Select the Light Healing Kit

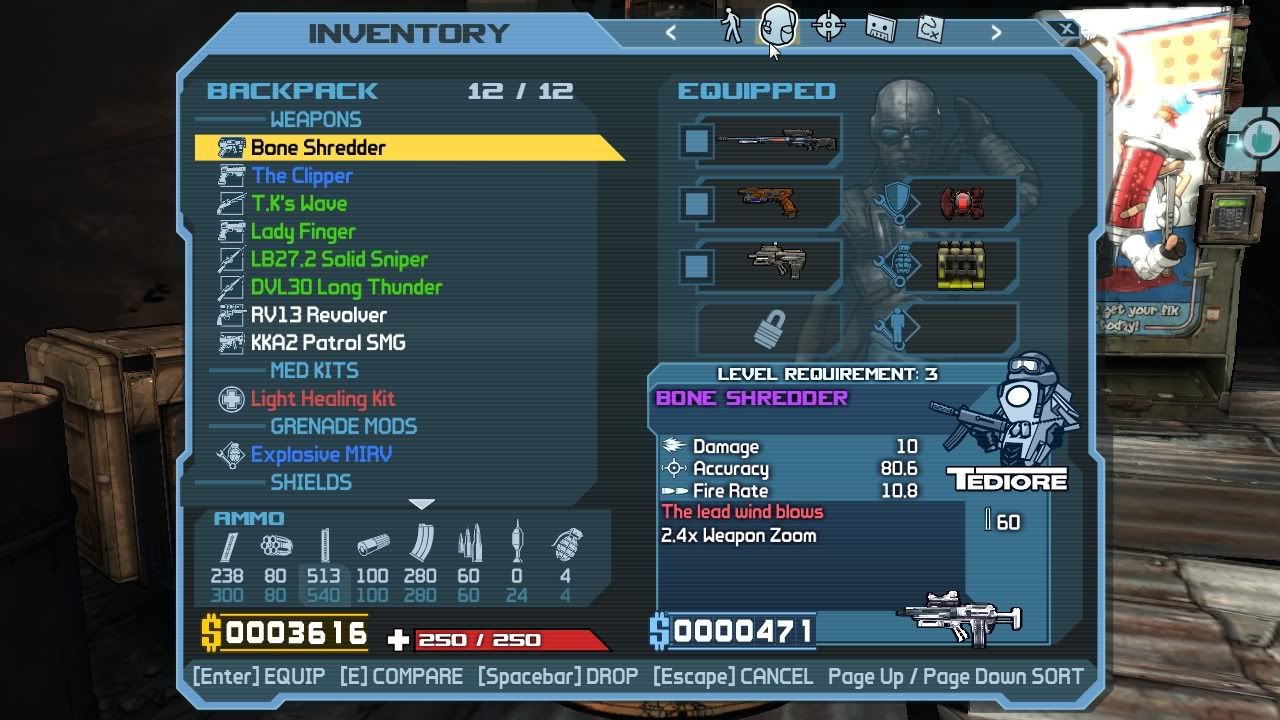pyautogui.click(x=322, y=399)
